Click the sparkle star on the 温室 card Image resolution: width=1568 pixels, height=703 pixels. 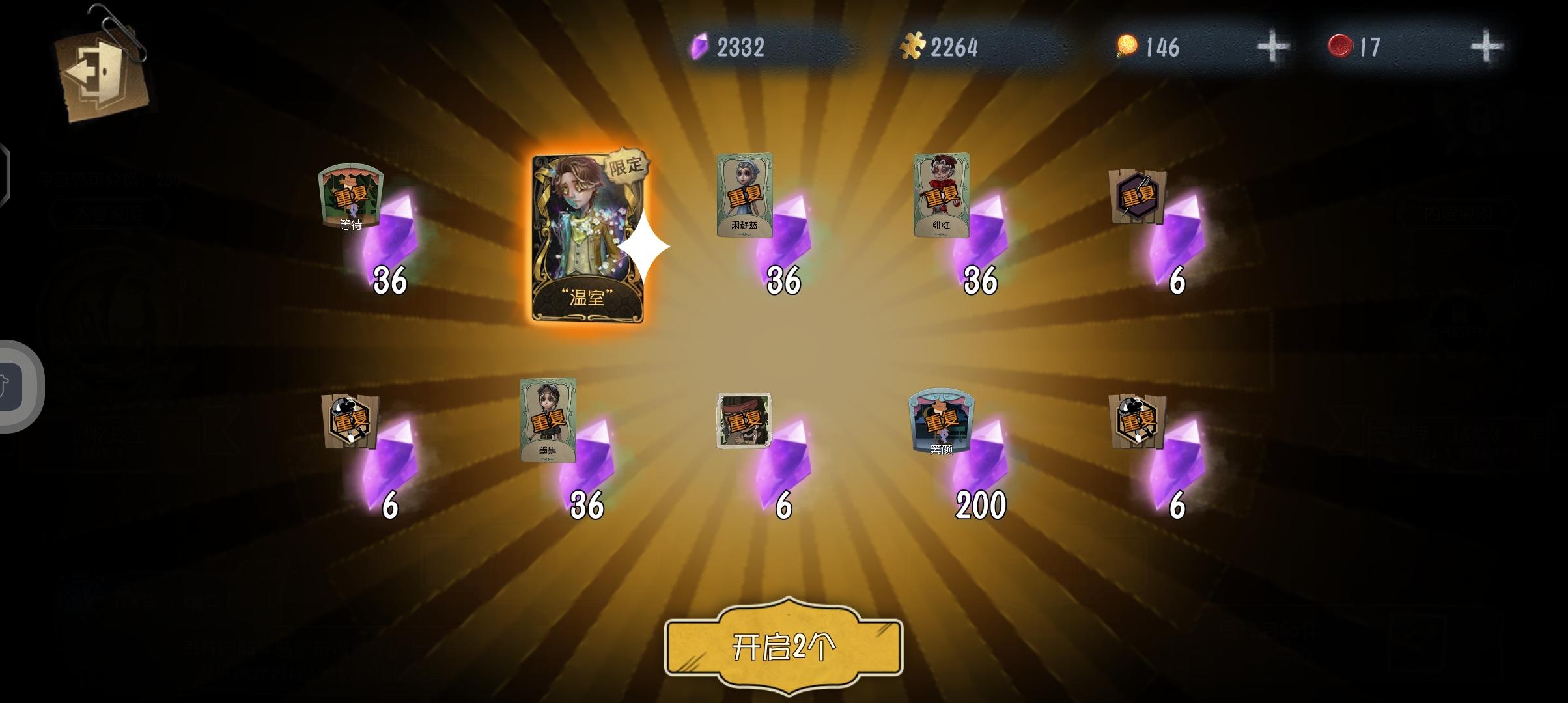click(x=645, y=246)
